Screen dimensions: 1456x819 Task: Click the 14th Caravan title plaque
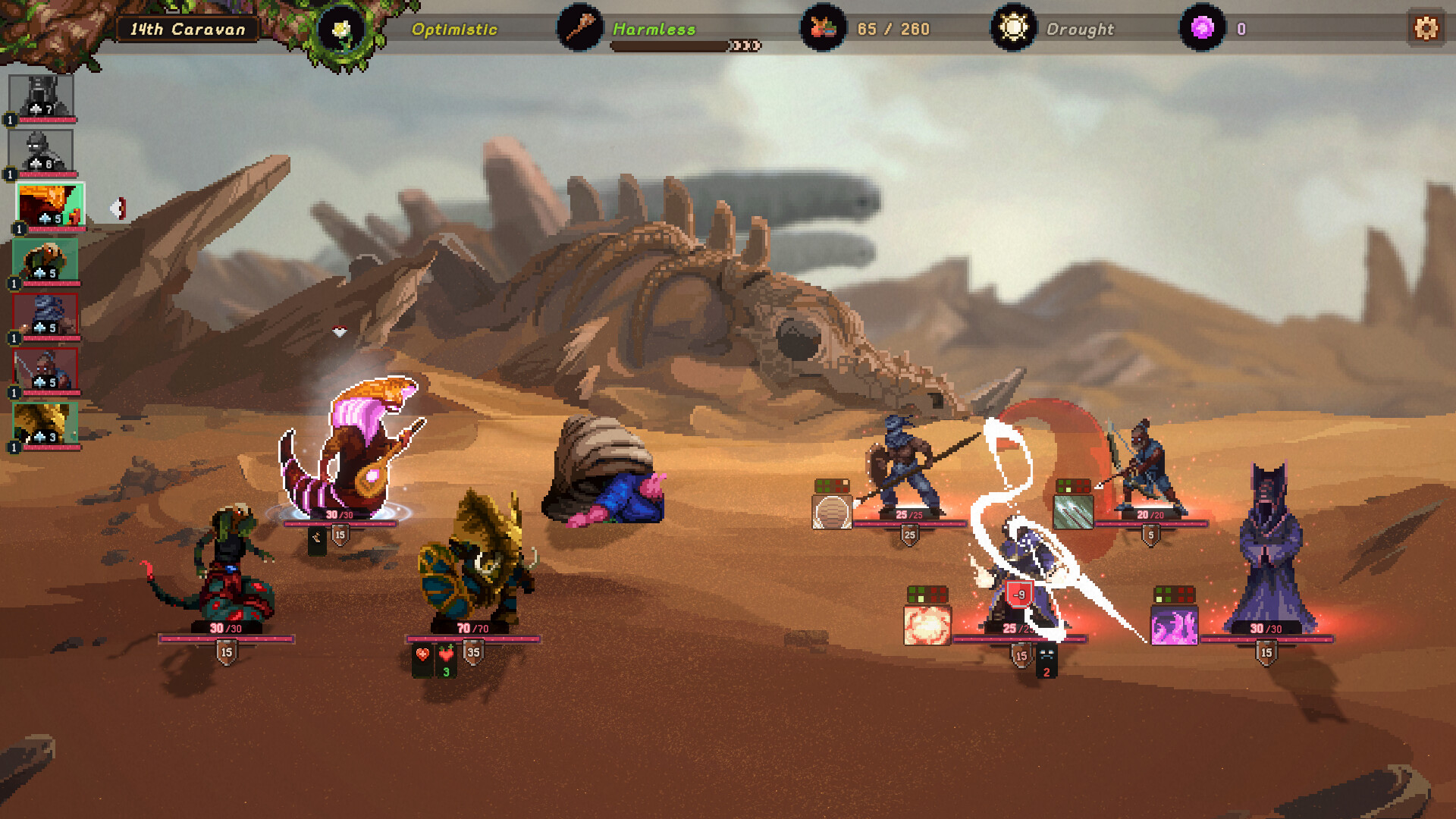(188, 29)
